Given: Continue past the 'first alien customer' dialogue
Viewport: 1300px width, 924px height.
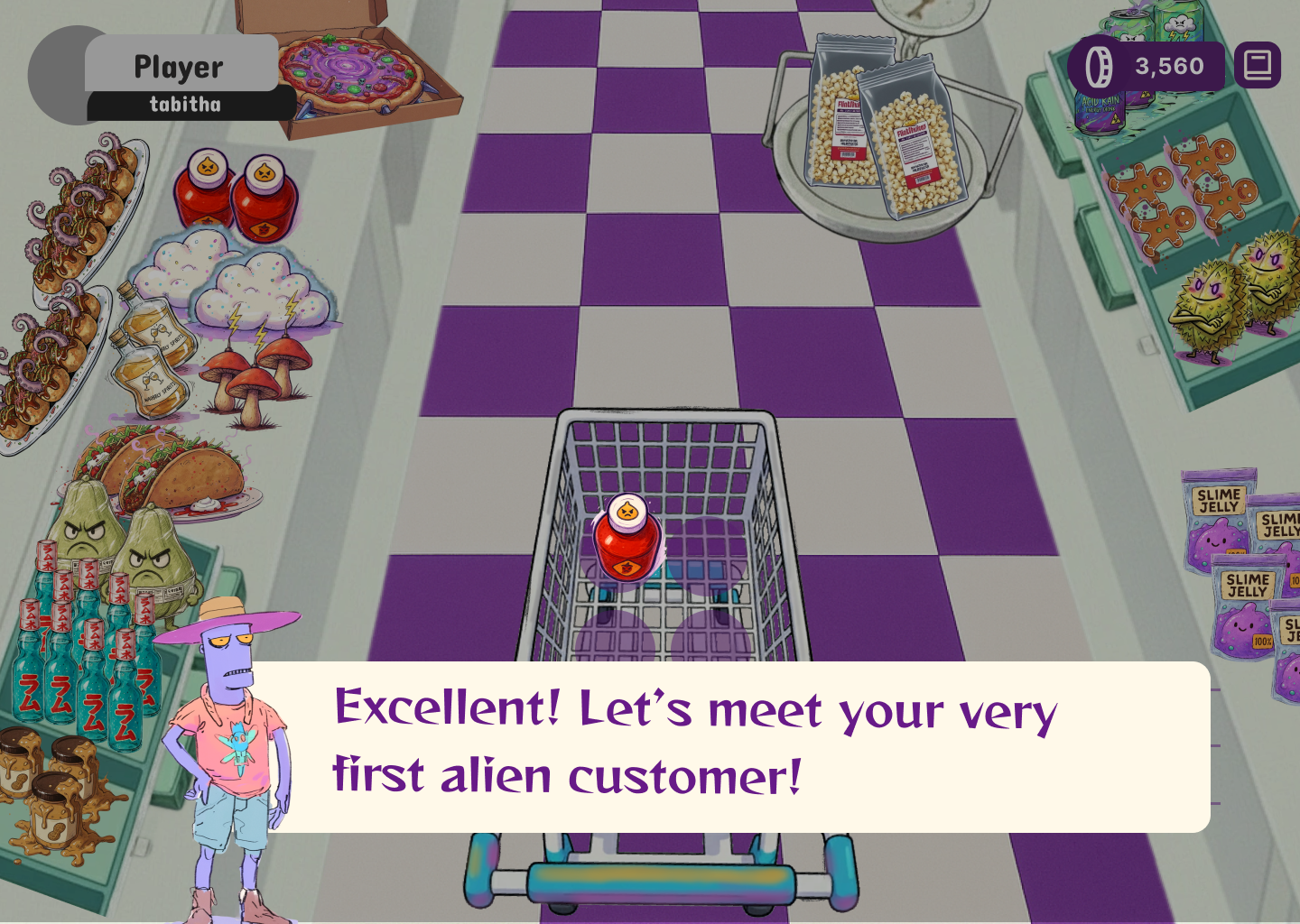Looking at the screenshot, I should (729, 745).
